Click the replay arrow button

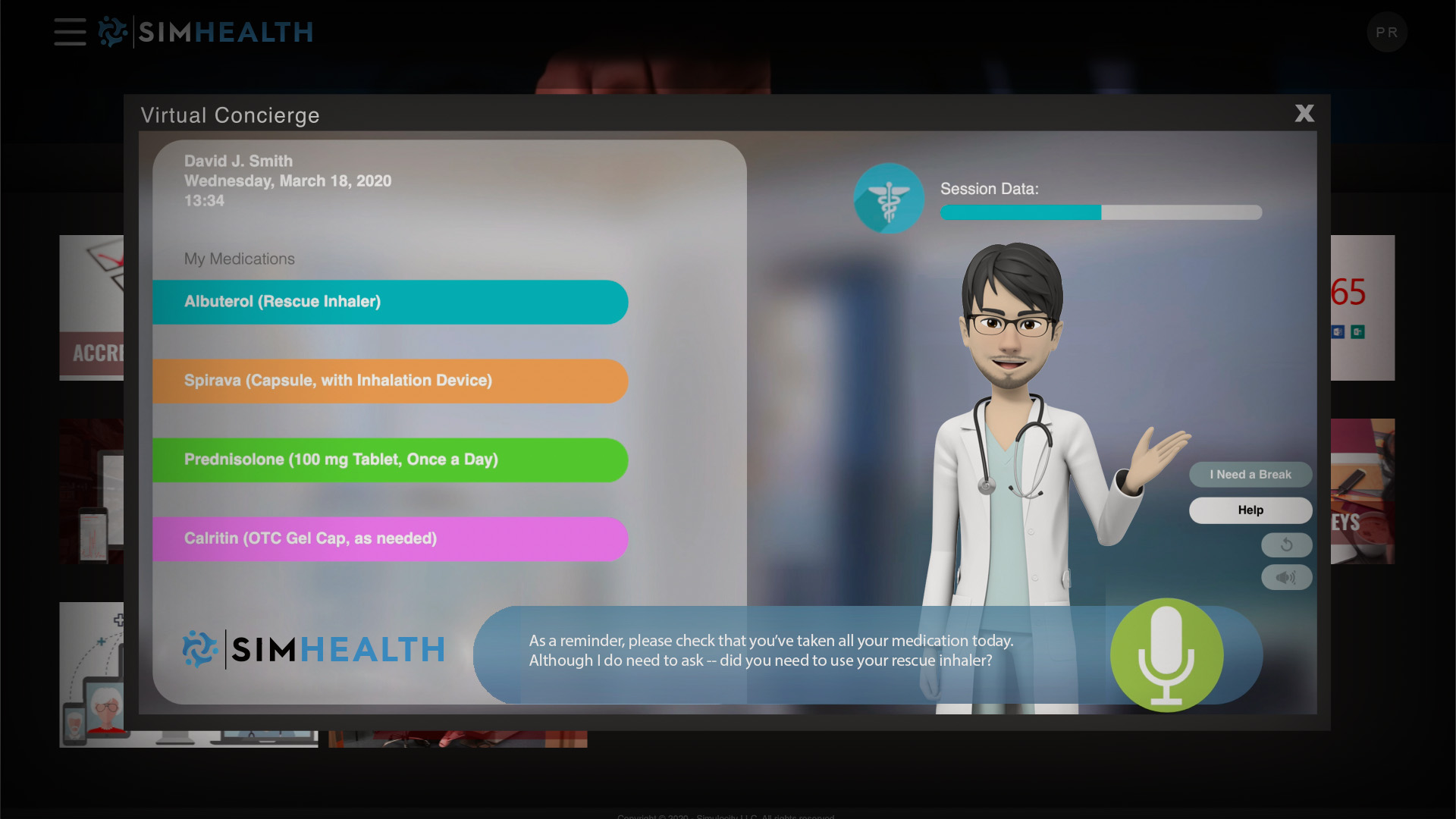coord(1286,544)
